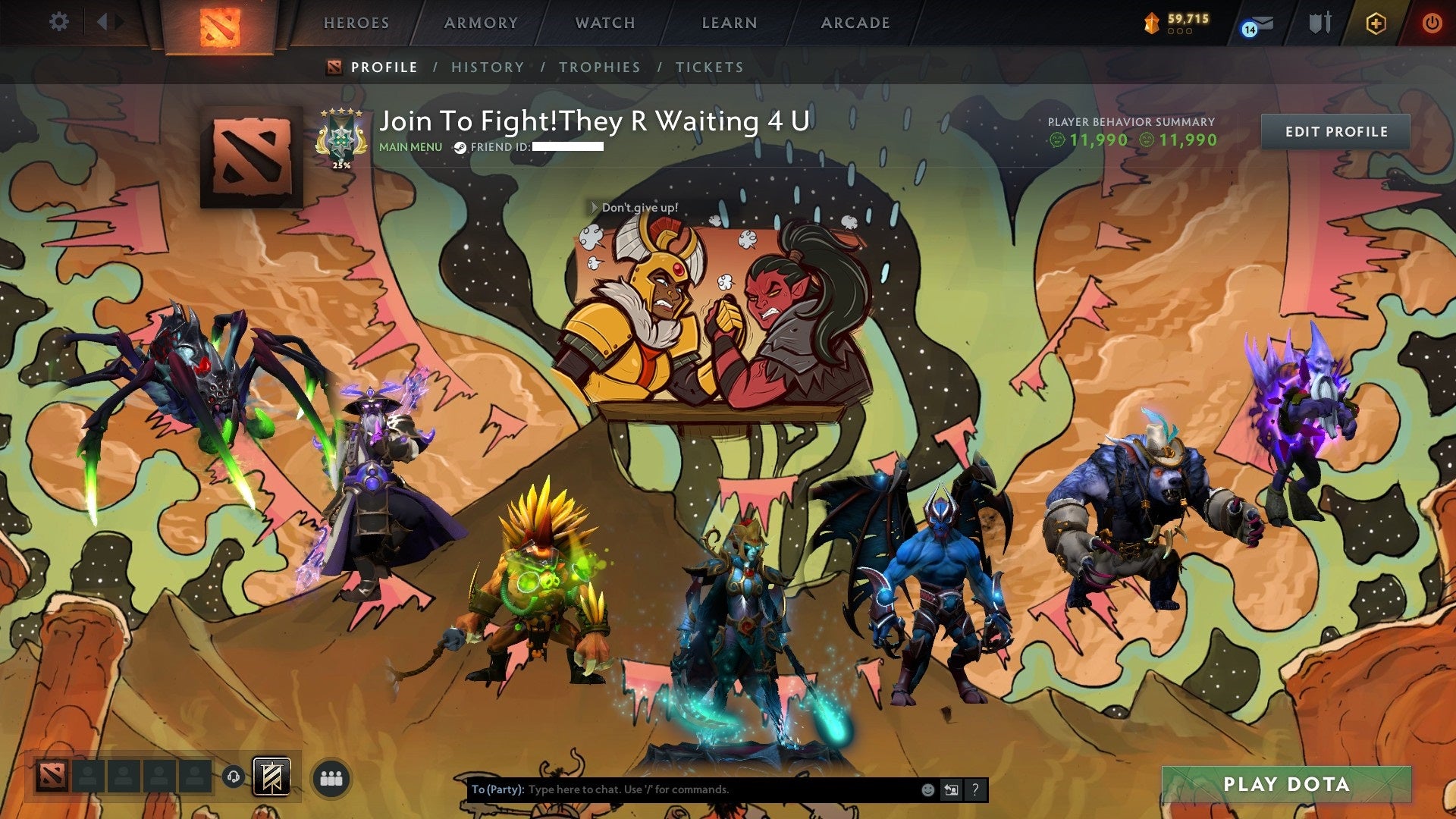Open chat help with the question mark button
The width and height of the screenshot is (1456, 819).
coord(975,789)
